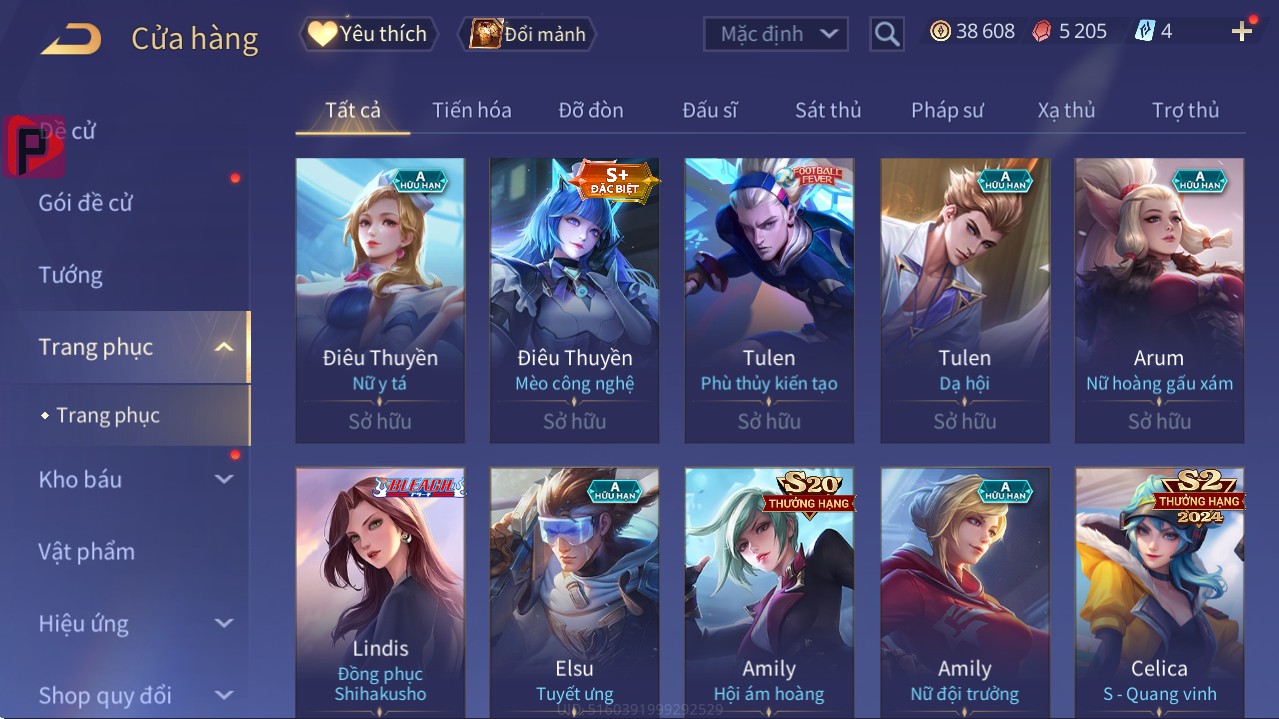Select Điêu Thuyền Mèo công nghệ skin card
Image resolution: width=1279 pixels, height=719 pixels.
(x=574, y=300)
